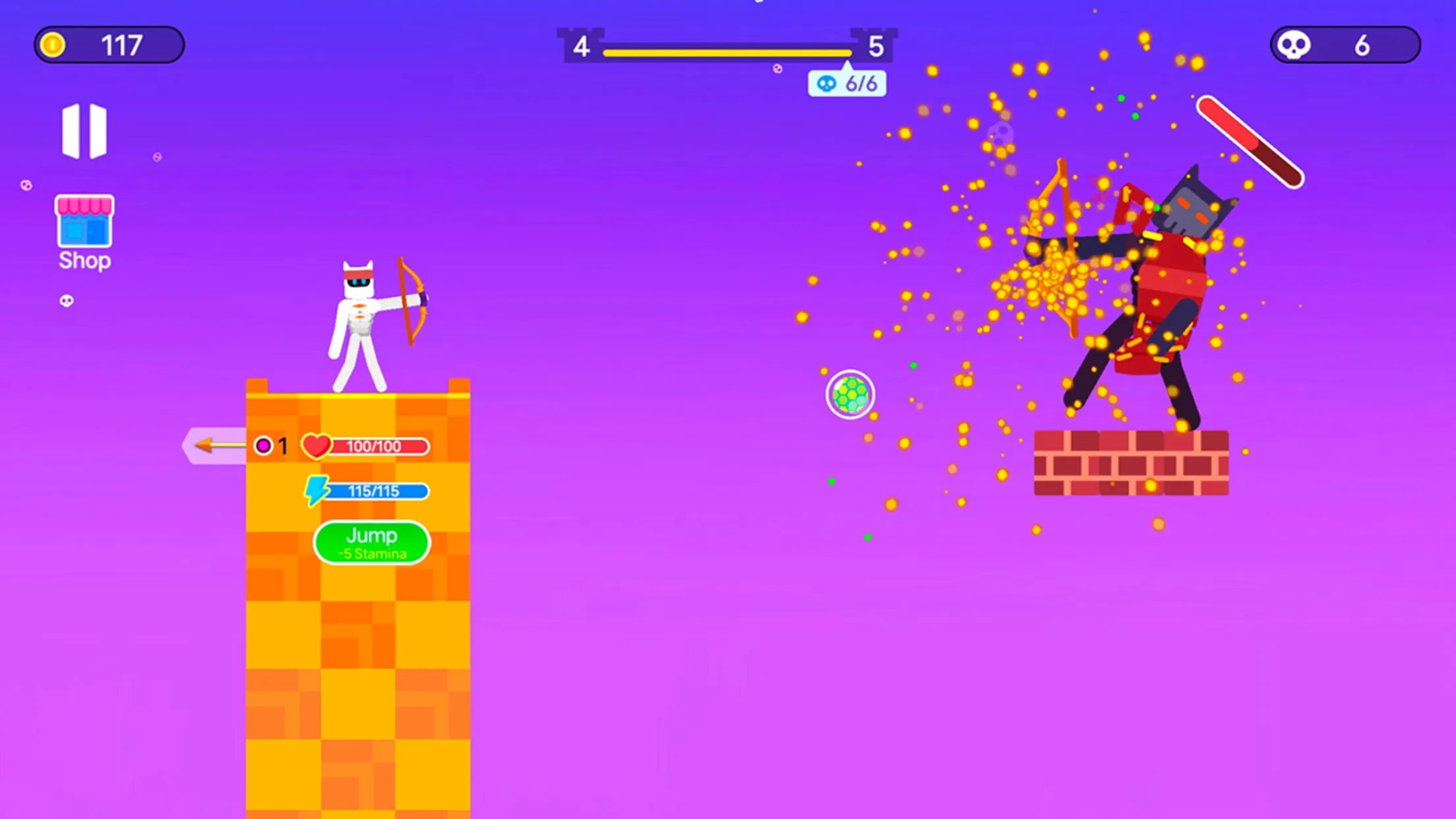This screenshot has height=819, width=1456.
Task: Select the skull icon in top-right counter
Action: click(x=1294, y=45)
